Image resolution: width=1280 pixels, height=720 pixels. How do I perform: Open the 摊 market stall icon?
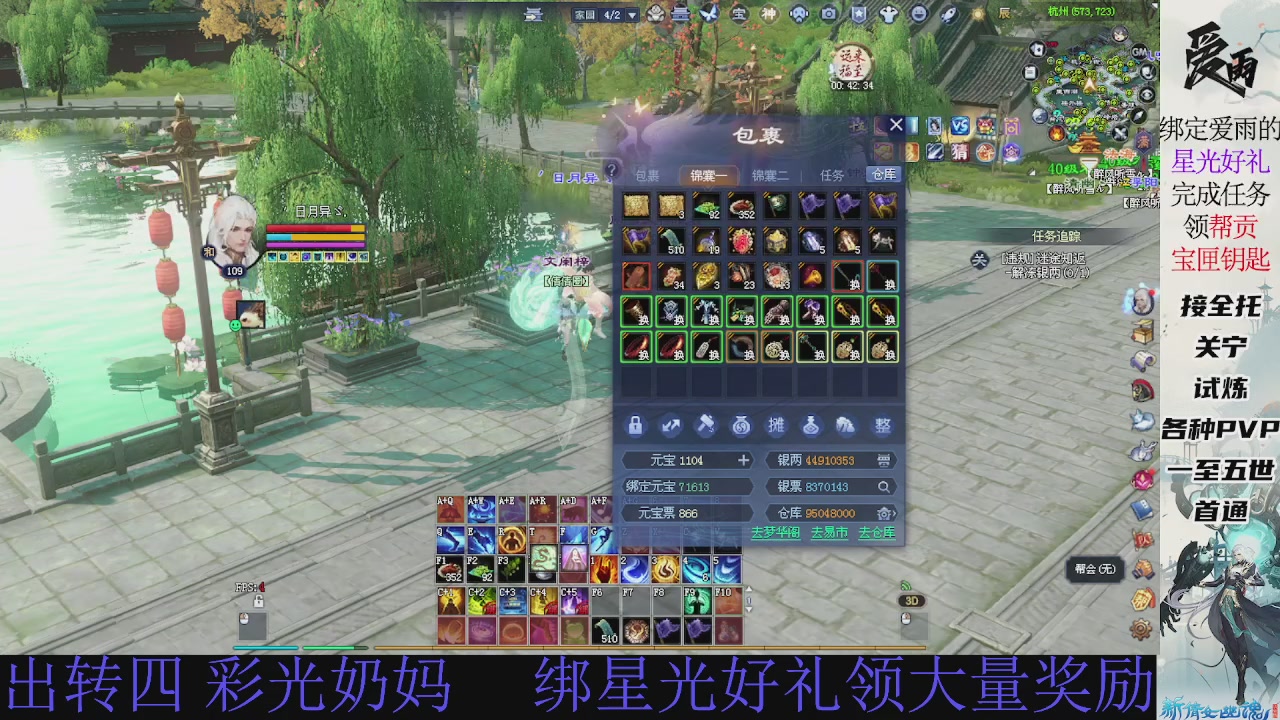(776, 425)
